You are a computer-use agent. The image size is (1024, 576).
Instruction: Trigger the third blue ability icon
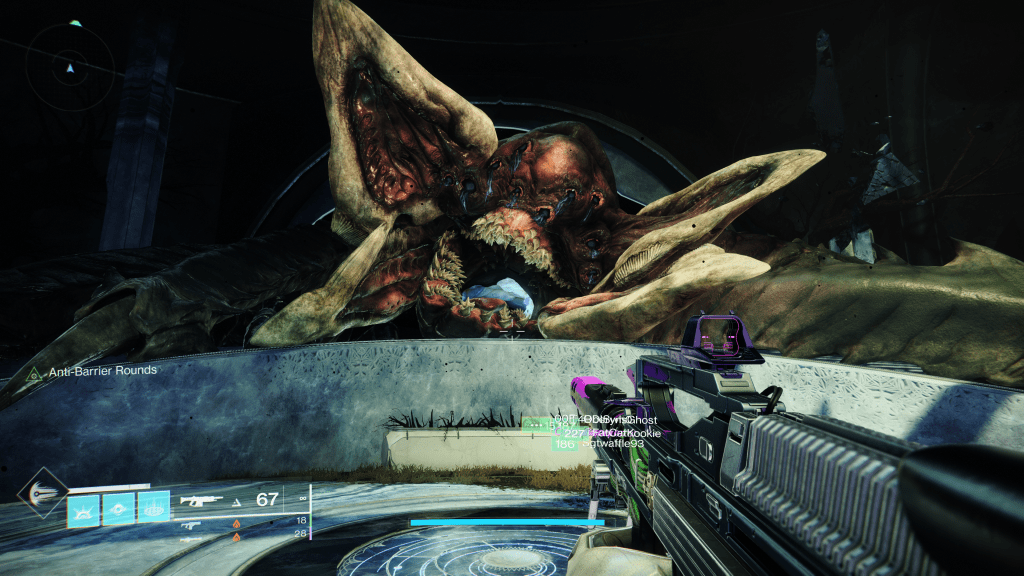point(153,508)
